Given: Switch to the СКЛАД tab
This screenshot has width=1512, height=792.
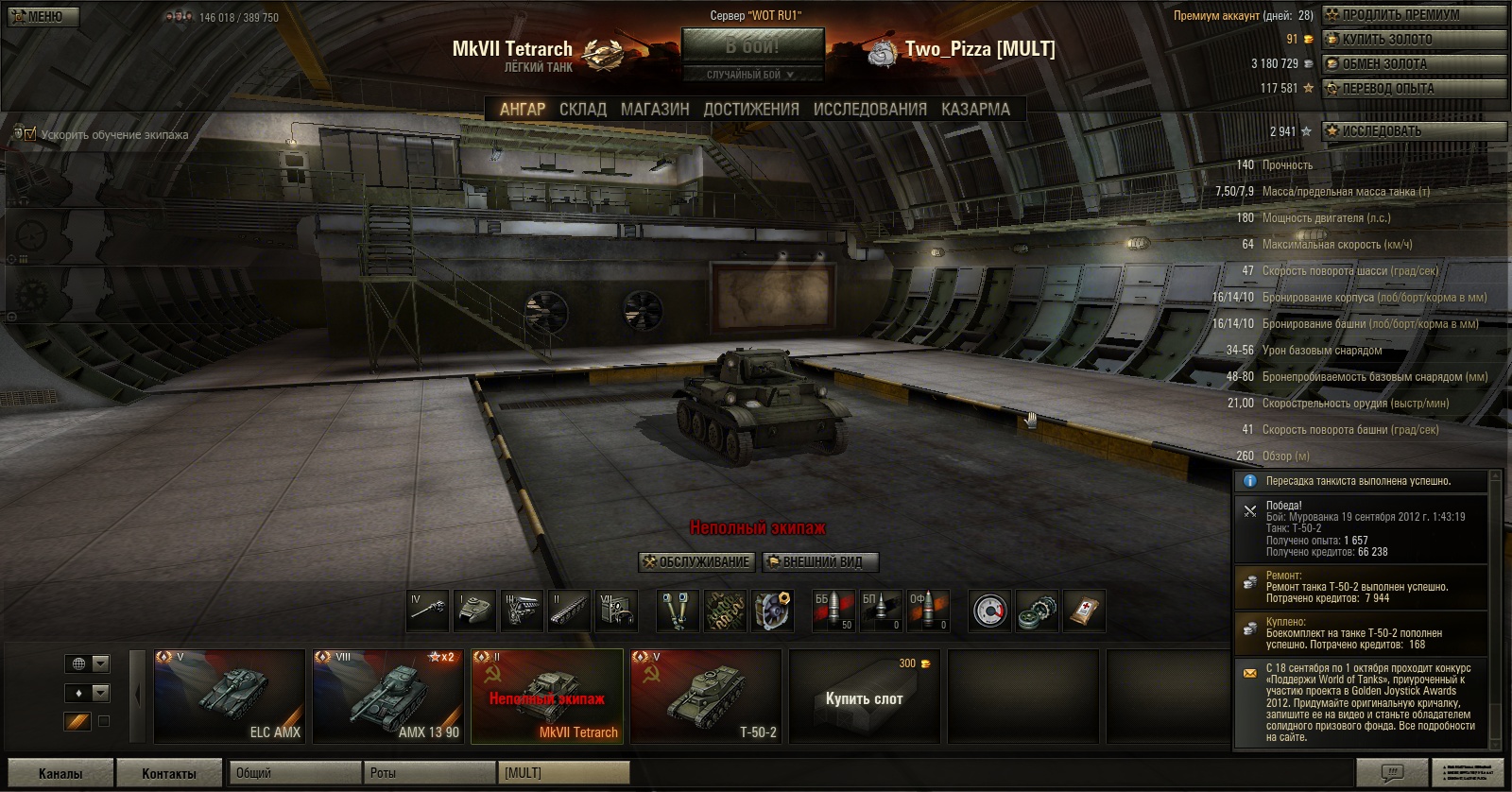Looking at the screenshot, I should (582, 110).
